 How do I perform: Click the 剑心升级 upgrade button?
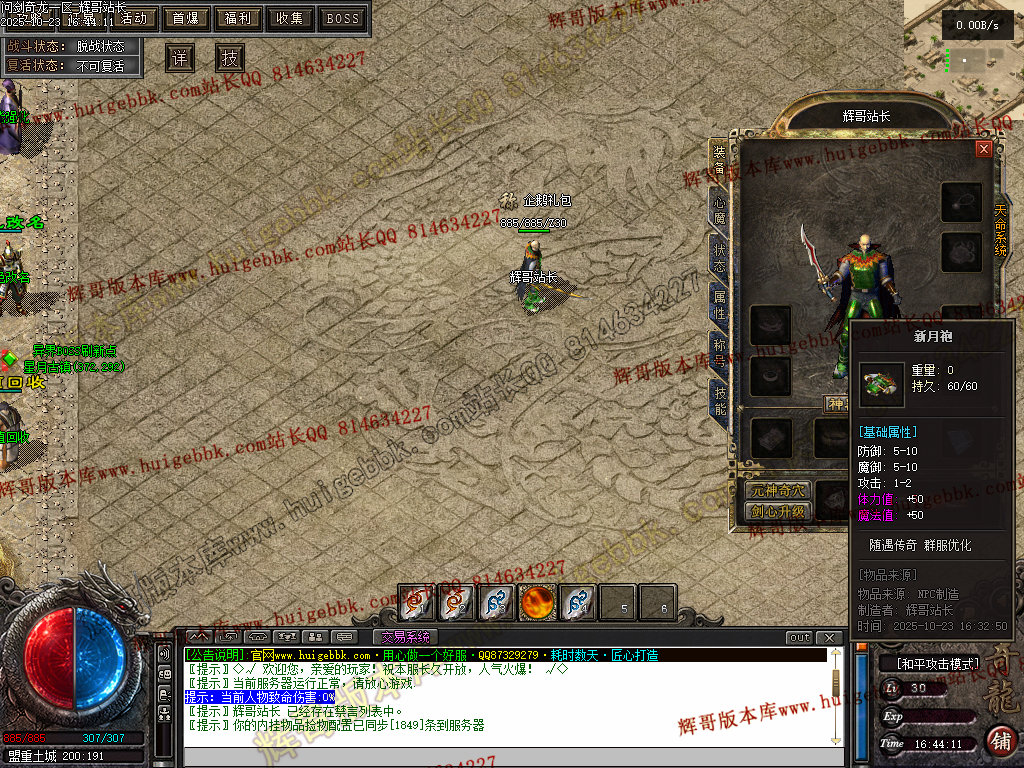pyautogui.click(x=776, y=511)
